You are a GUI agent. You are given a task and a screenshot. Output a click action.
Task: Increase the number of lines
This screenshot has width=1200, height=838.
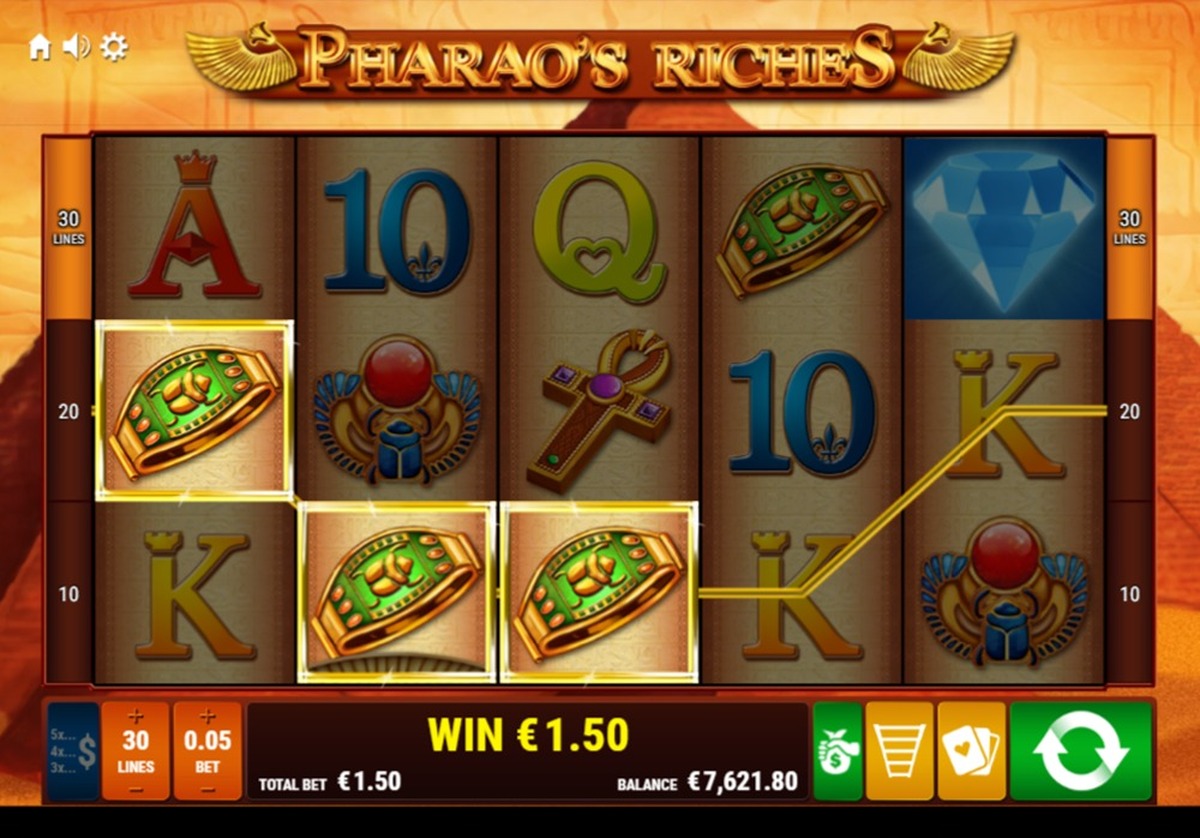pyautogui.click(x=136, y=717)
